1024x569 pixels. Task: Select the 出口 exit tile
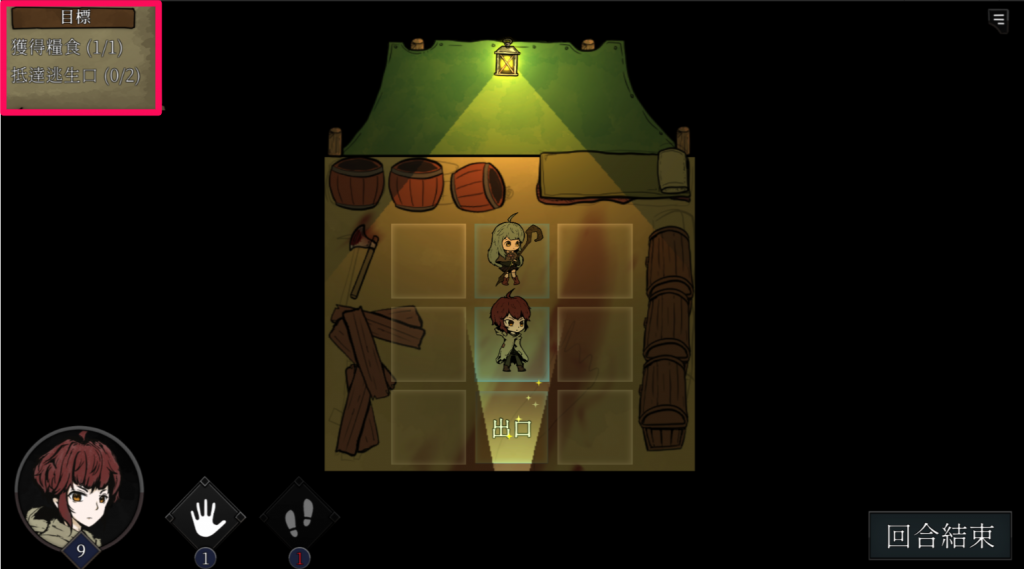point(511,428)
